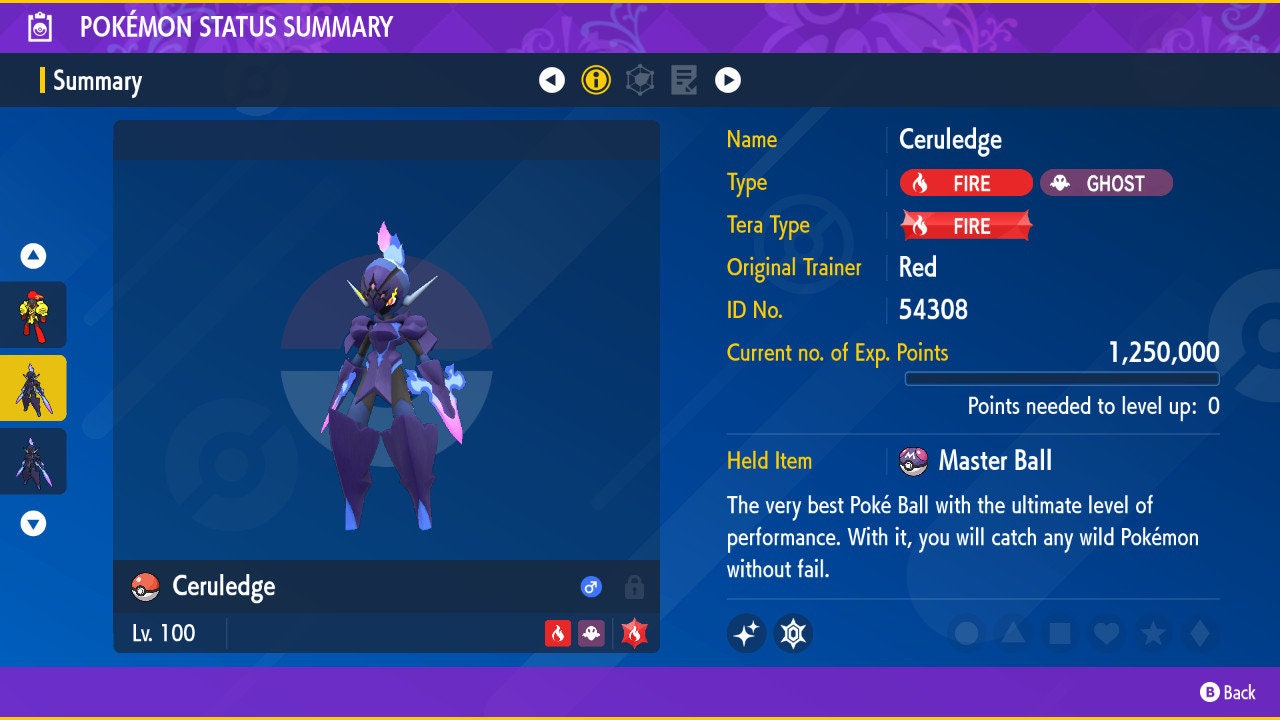The height and width of the screenshot is (720, 1280).
Task: Select the top Pokémon thumbnail in the sidebar
Action: [x=33, y=315]
